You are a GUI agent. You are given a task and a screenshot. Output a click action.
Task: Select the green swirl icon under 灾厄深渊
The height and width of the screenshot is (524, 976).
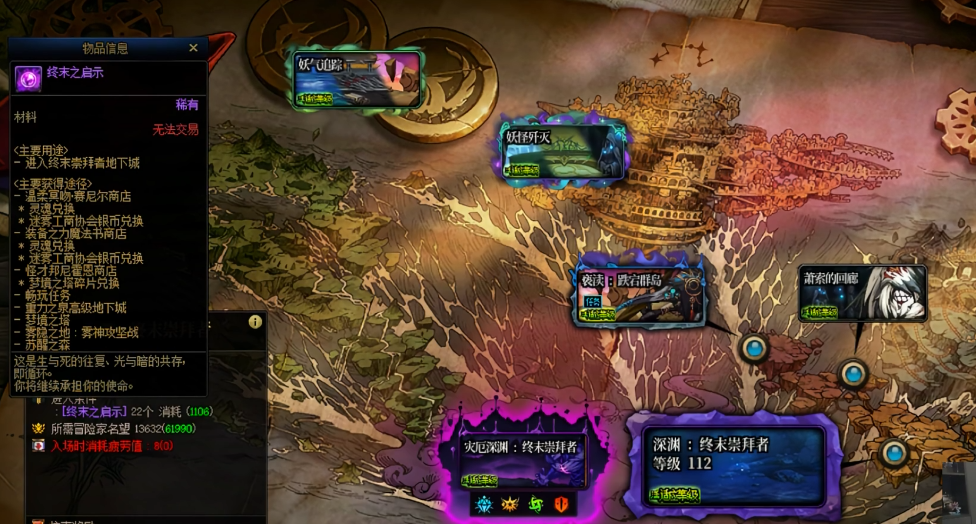pos(535,504)
